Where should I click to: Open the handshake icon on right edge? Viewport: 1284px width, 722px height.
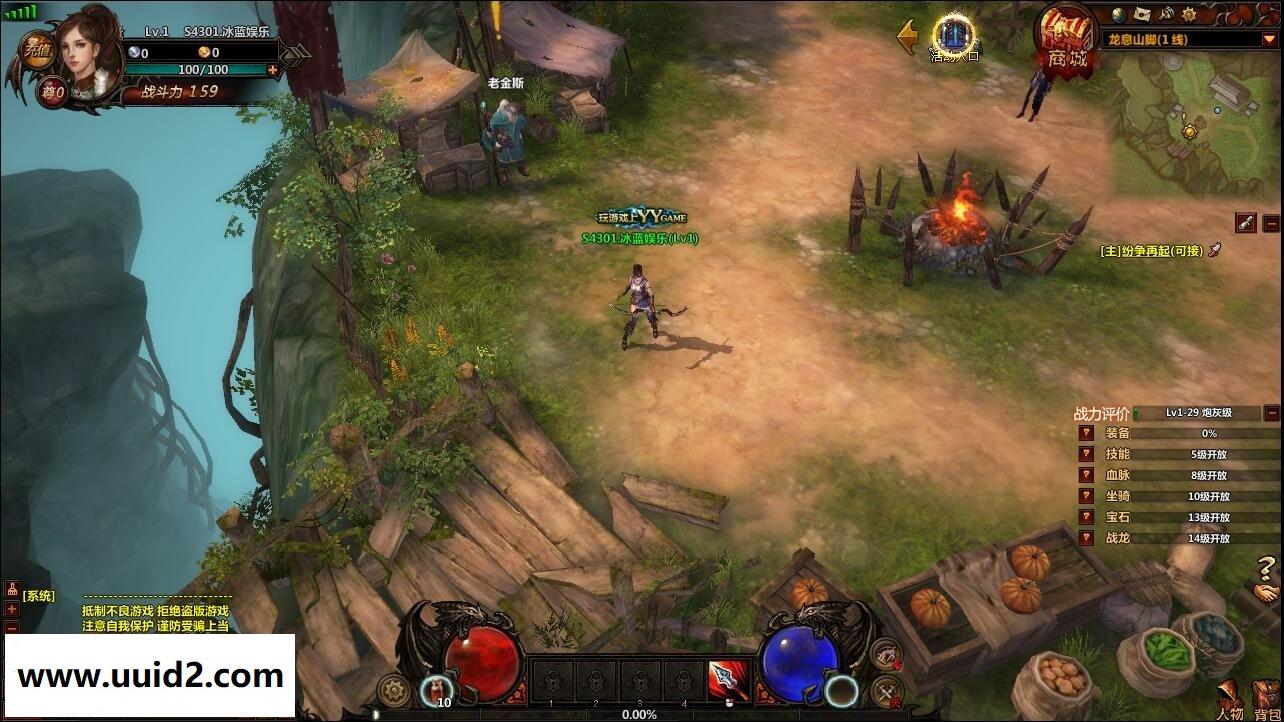pos(1267,594)
